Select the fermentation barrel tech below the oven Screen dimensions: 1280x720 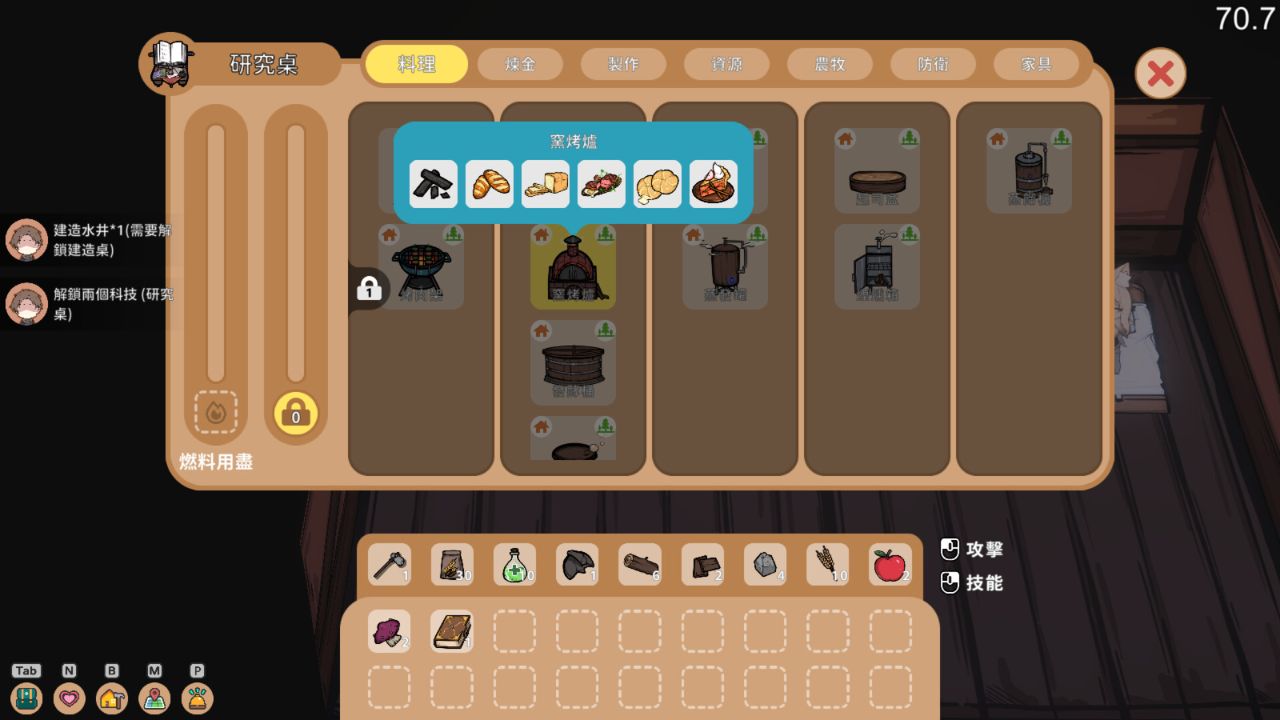tap(573, 362)
